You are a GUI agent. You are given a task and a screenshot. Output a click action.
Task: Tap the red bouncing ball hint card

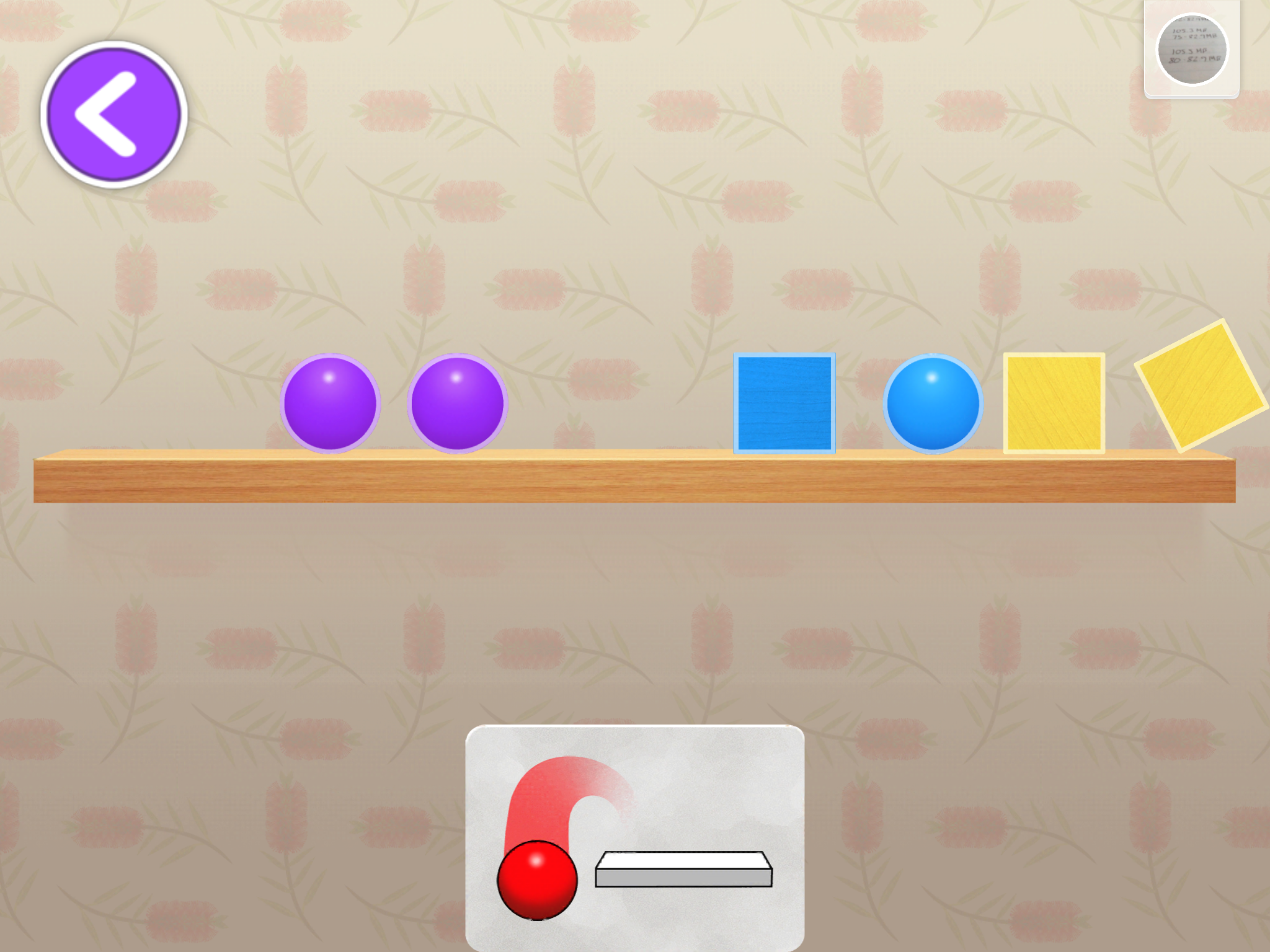click(634, 837)
